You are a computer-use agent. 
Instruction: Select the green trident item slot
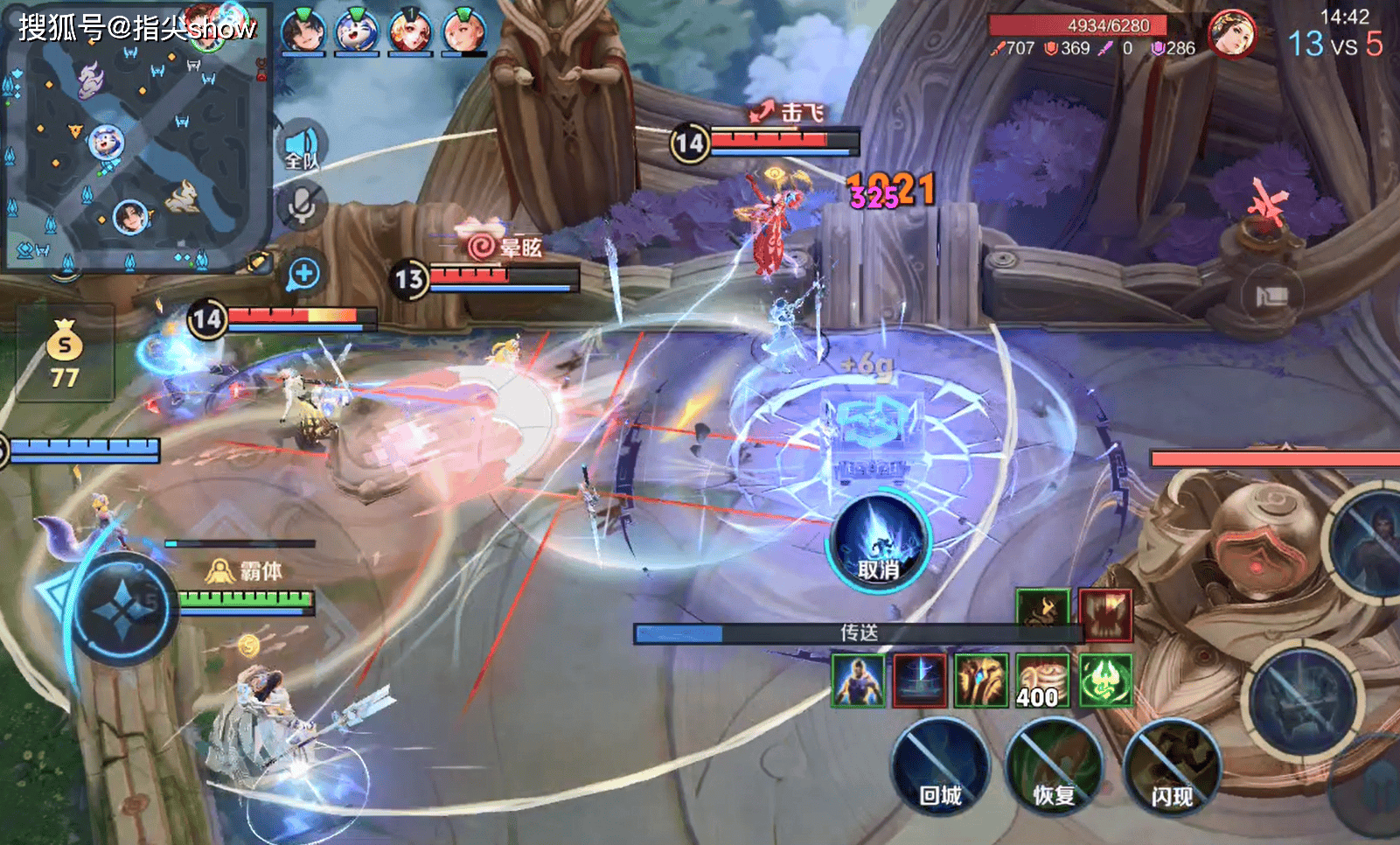1105,680
